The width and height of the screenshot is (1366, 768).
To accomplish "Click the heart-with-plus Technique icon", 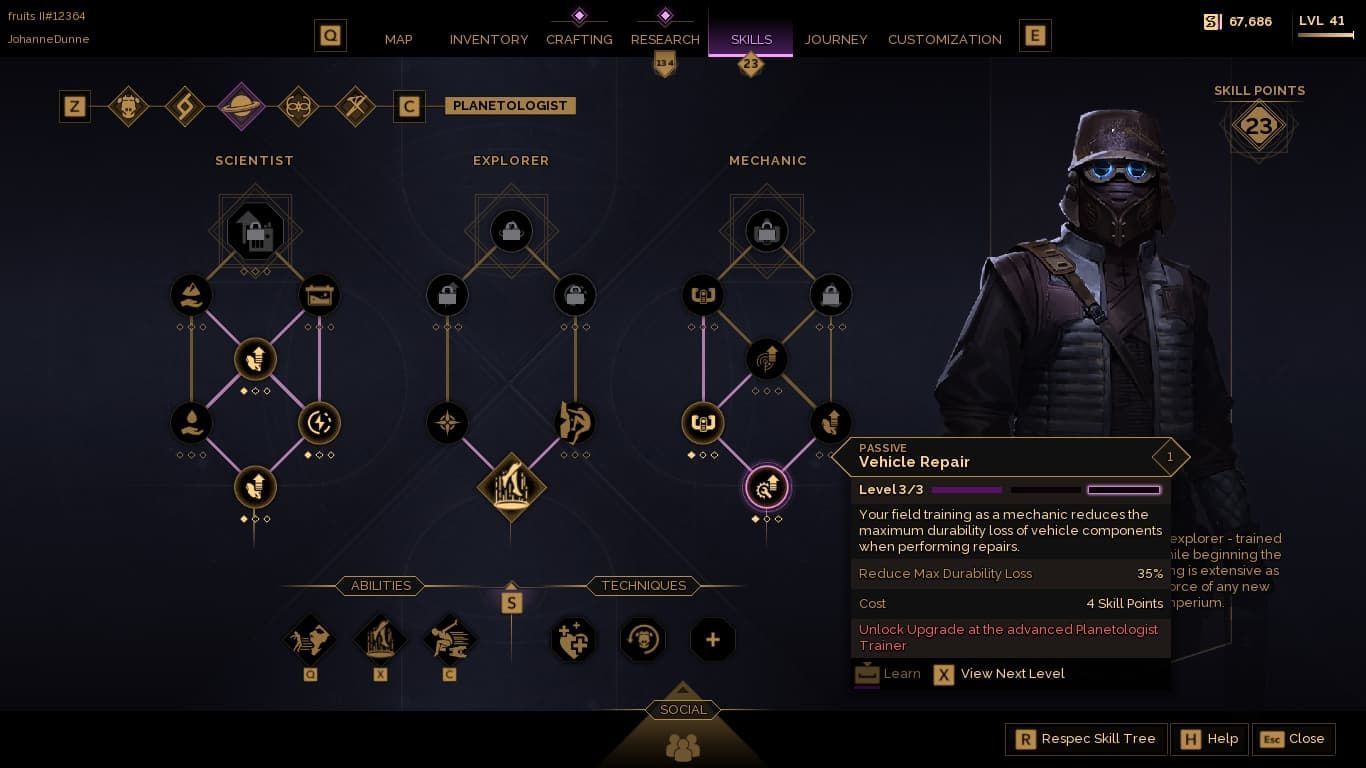I will click(x=573, y=639).
